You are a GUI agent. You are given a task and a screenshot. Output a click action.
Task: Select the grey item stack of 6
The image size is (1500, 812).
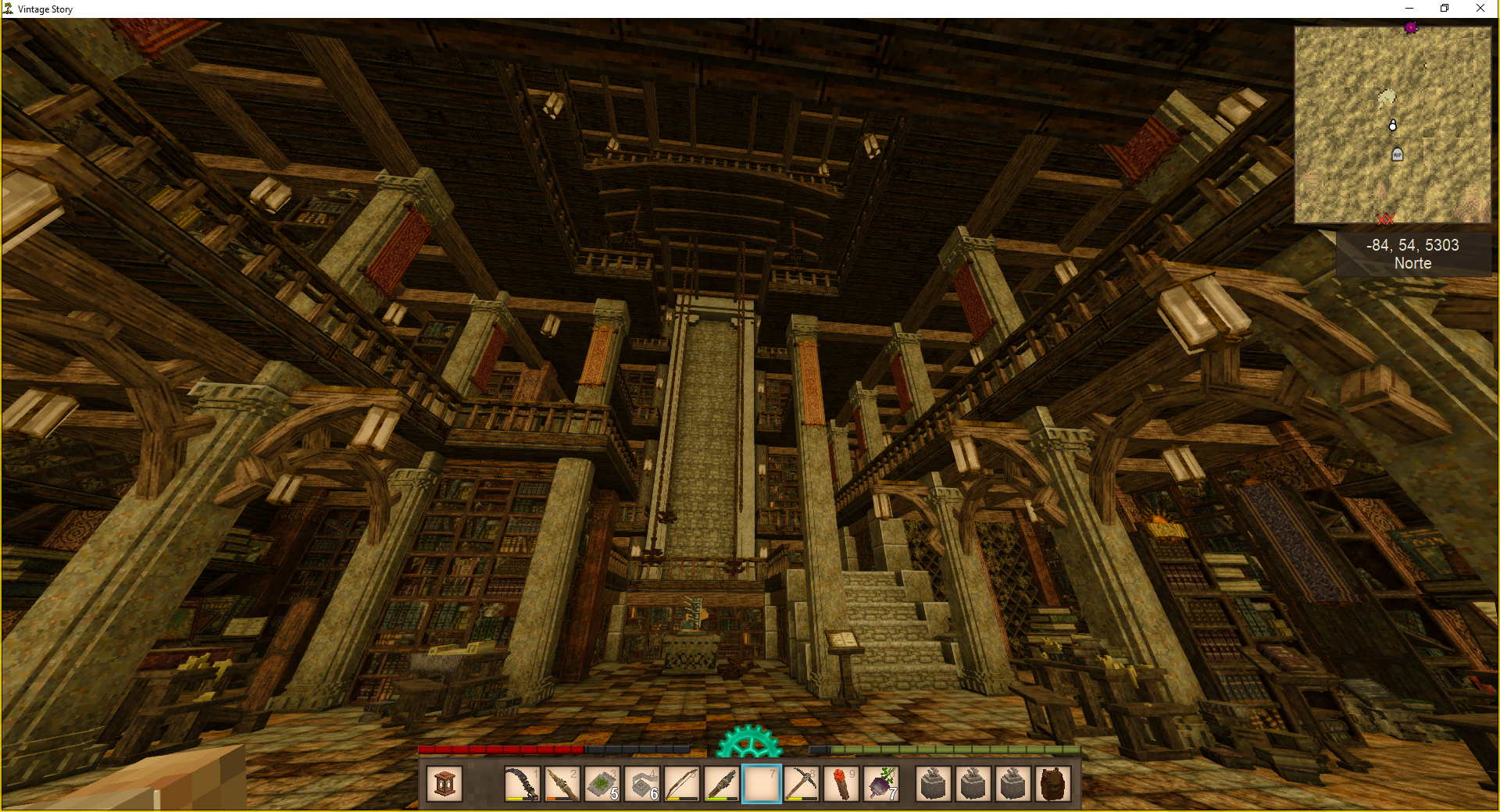641,784
